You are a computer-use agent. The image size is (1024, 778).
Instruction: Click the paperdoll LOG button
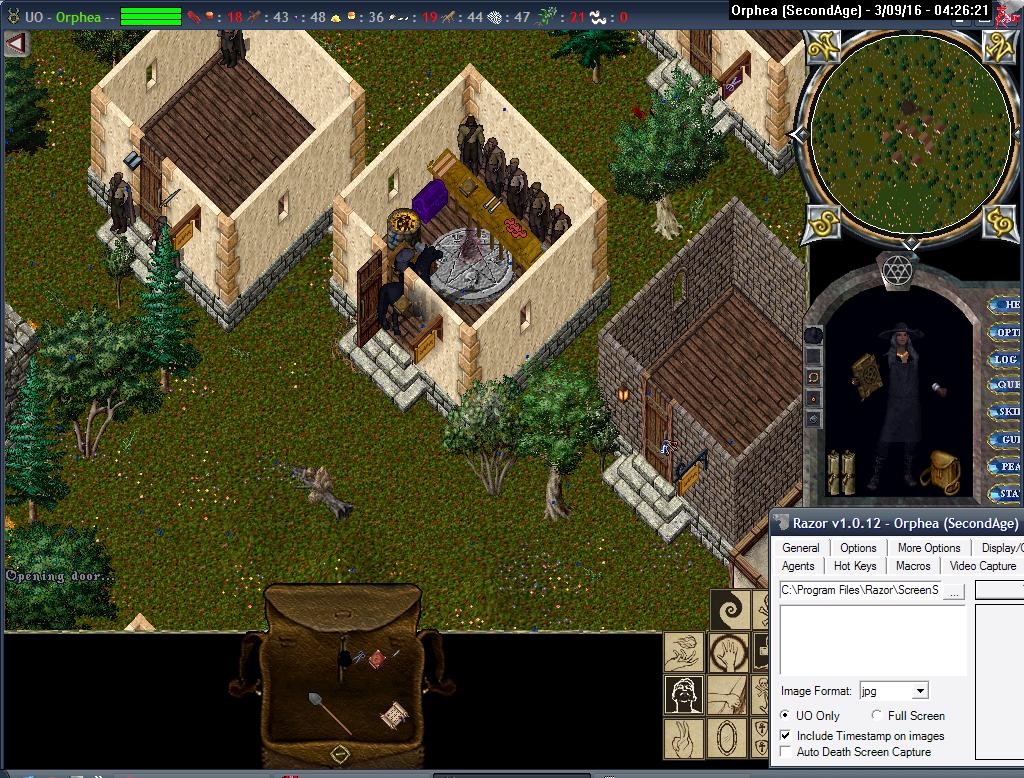pyautogui.click(x=1006, y=359)
